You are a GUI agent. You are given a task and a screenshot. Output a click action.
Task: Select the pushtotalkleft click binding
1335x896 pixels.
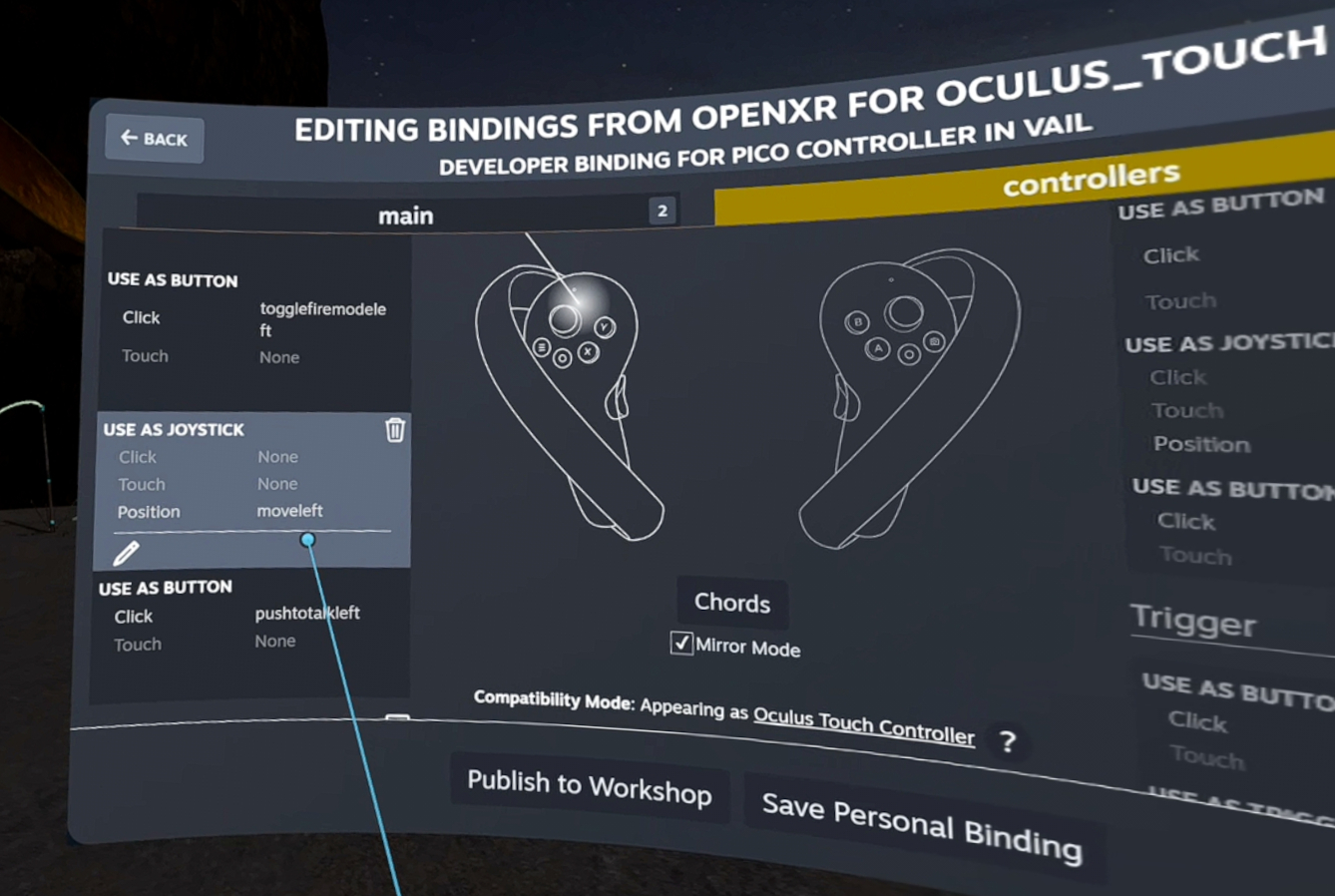pyautogui.click(x=306, y=613)
